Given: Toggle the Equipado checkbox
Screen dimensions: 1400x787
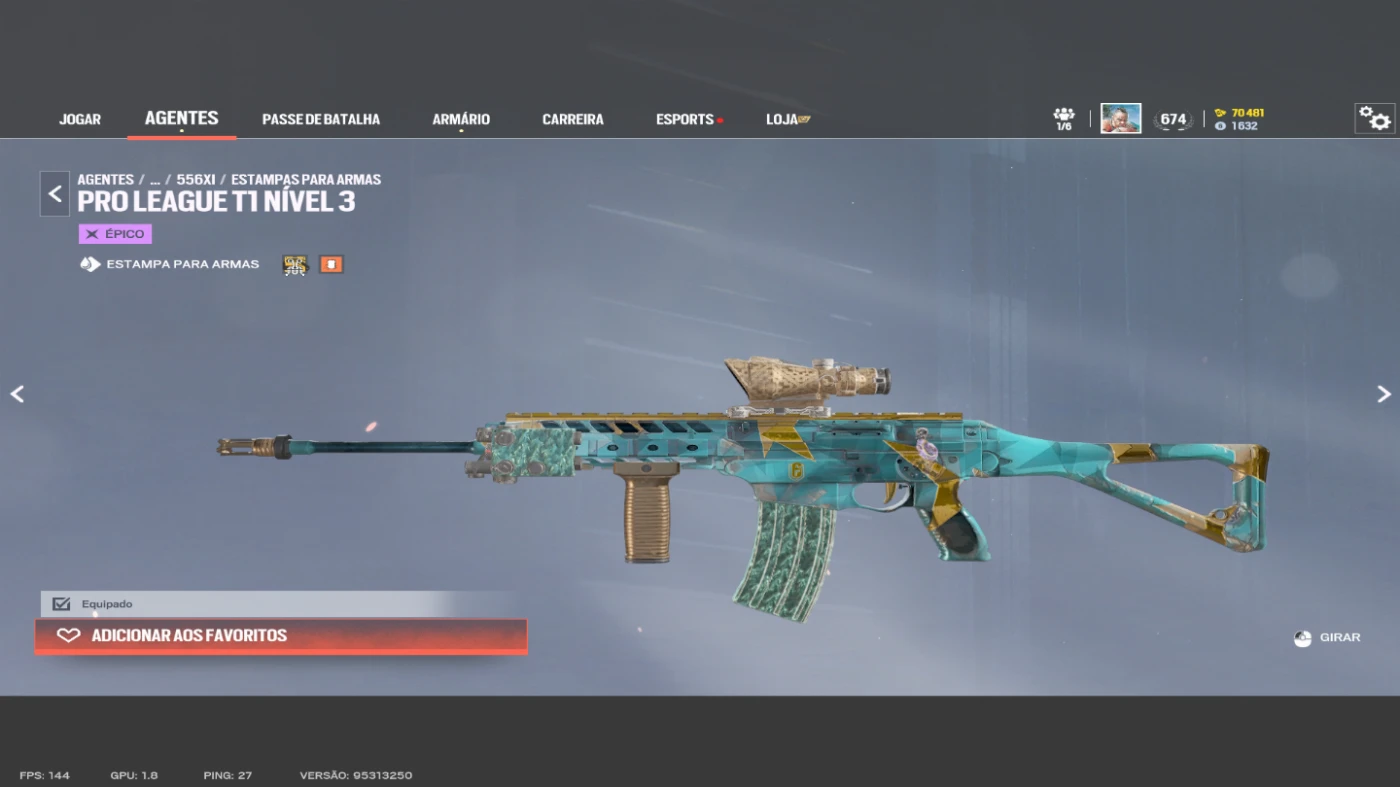Looking at the screenshot, I should point(62,604).
